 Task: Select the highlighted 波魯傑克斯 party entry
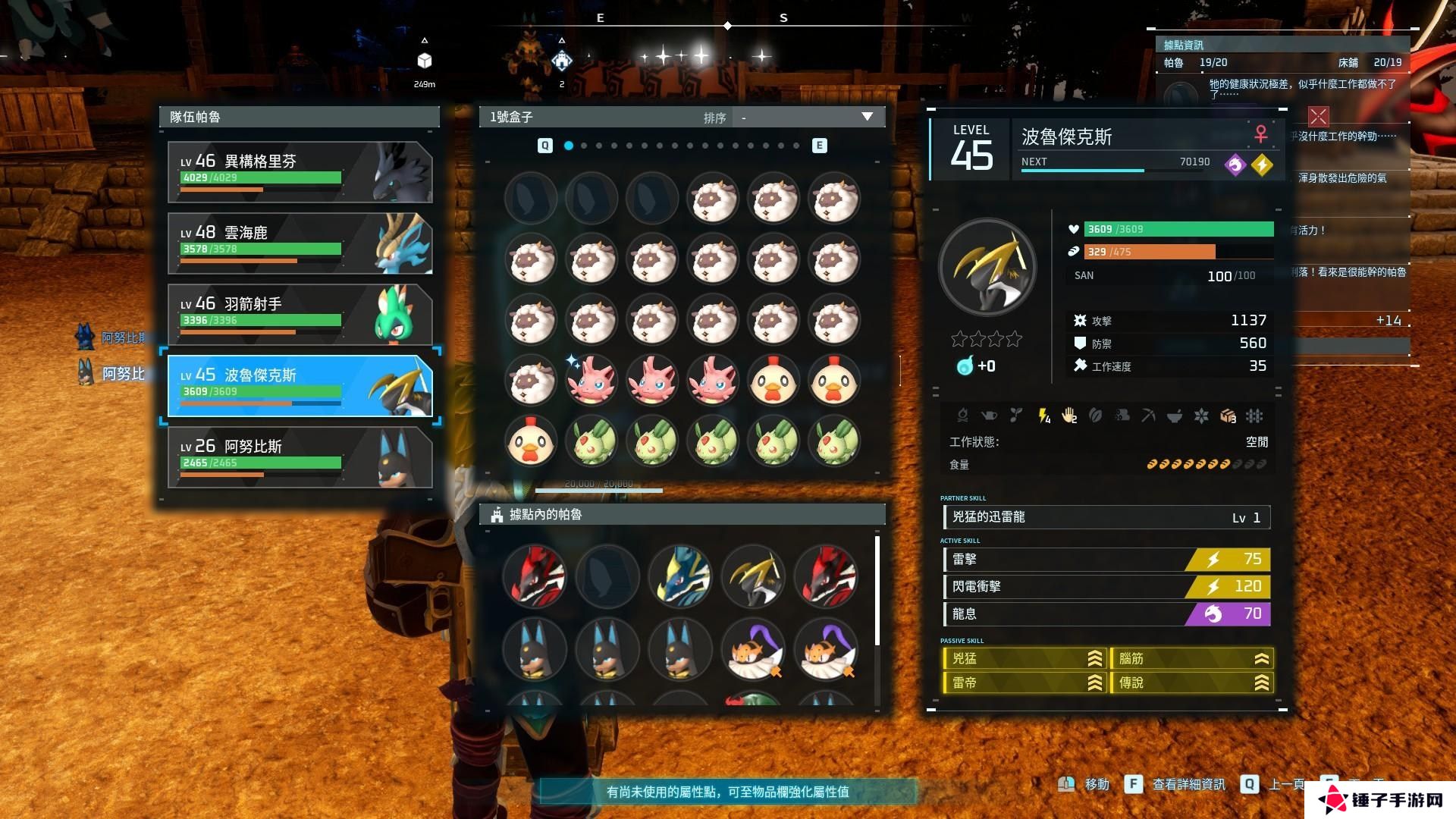pyautogui.click(x=300, y=386)
